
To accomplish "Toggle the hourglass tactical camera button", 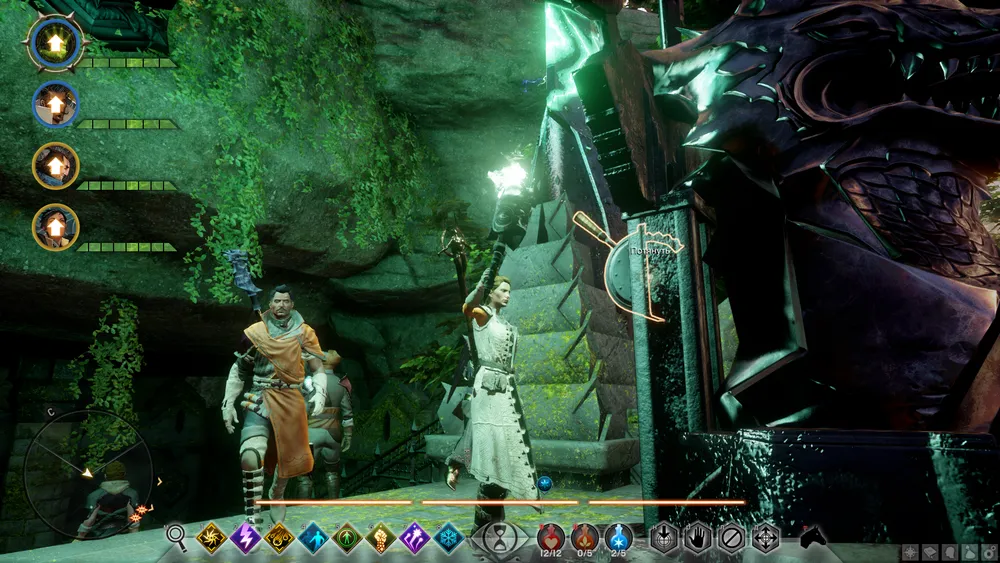I will [499, 539].
